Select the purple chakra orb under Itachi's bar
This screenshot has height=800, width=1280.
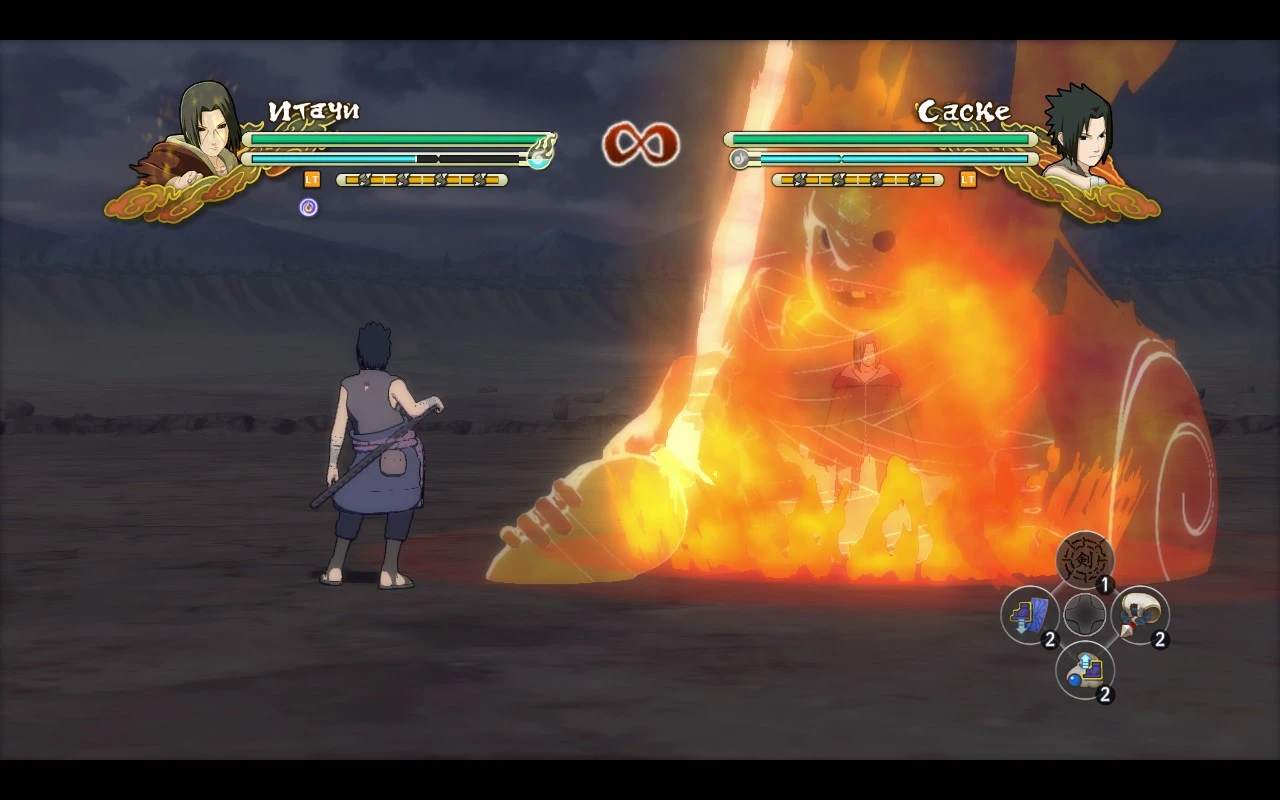tap(309, 207)
